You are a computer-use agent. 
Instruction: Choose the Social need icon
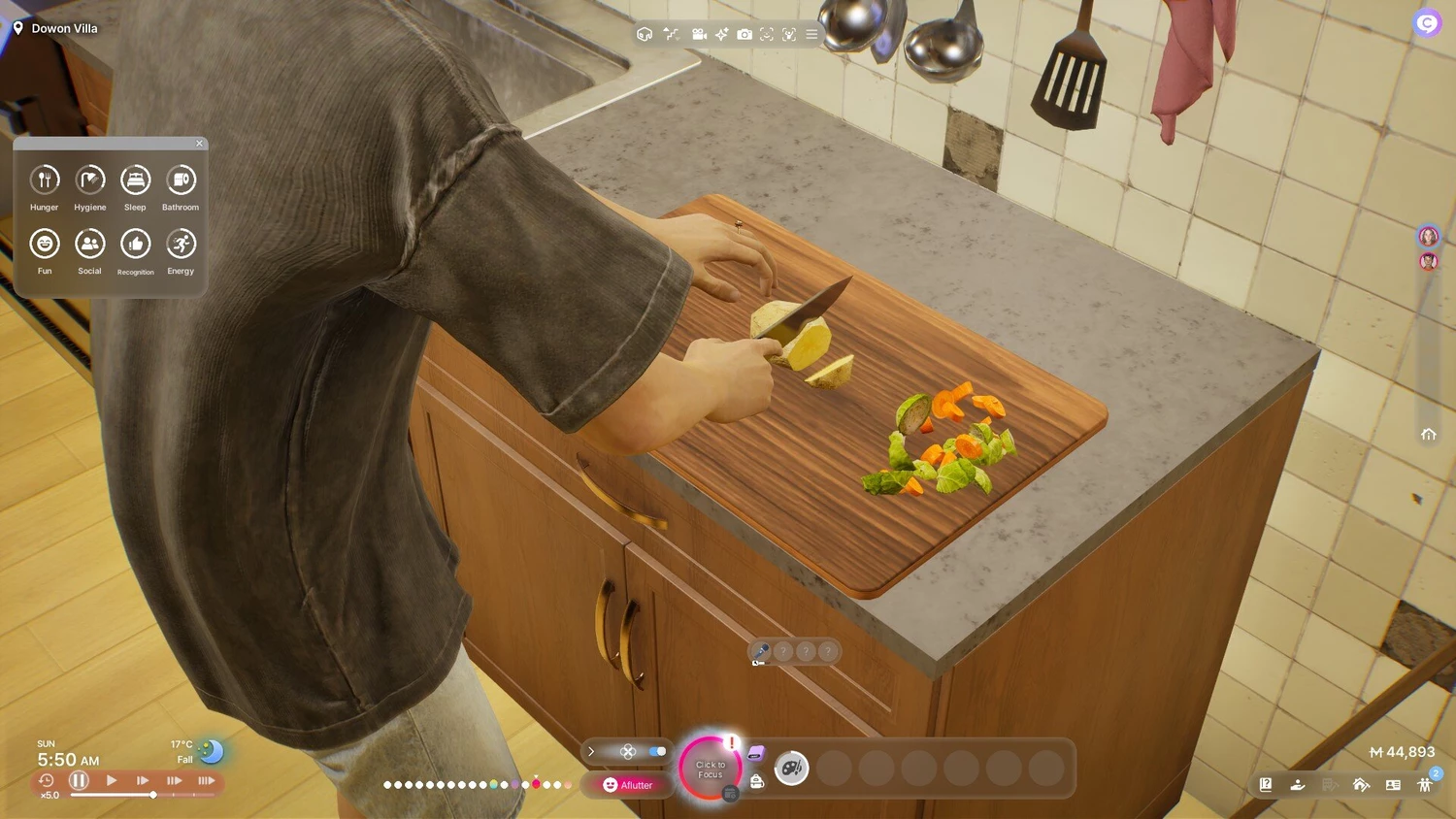click(x=90, y=244)
